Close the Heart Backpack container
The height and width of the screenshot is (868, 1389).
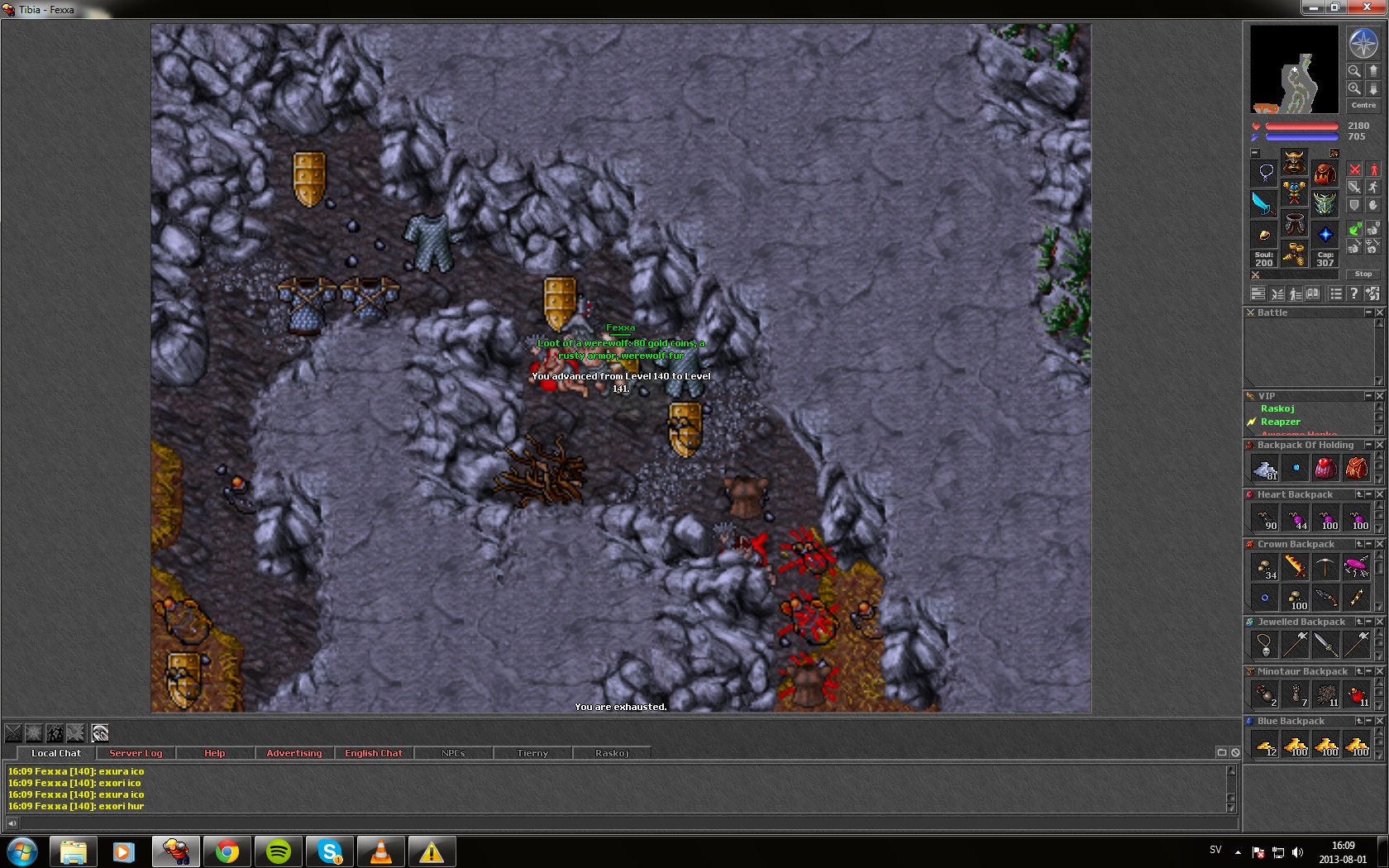(x=1379, y=494)
